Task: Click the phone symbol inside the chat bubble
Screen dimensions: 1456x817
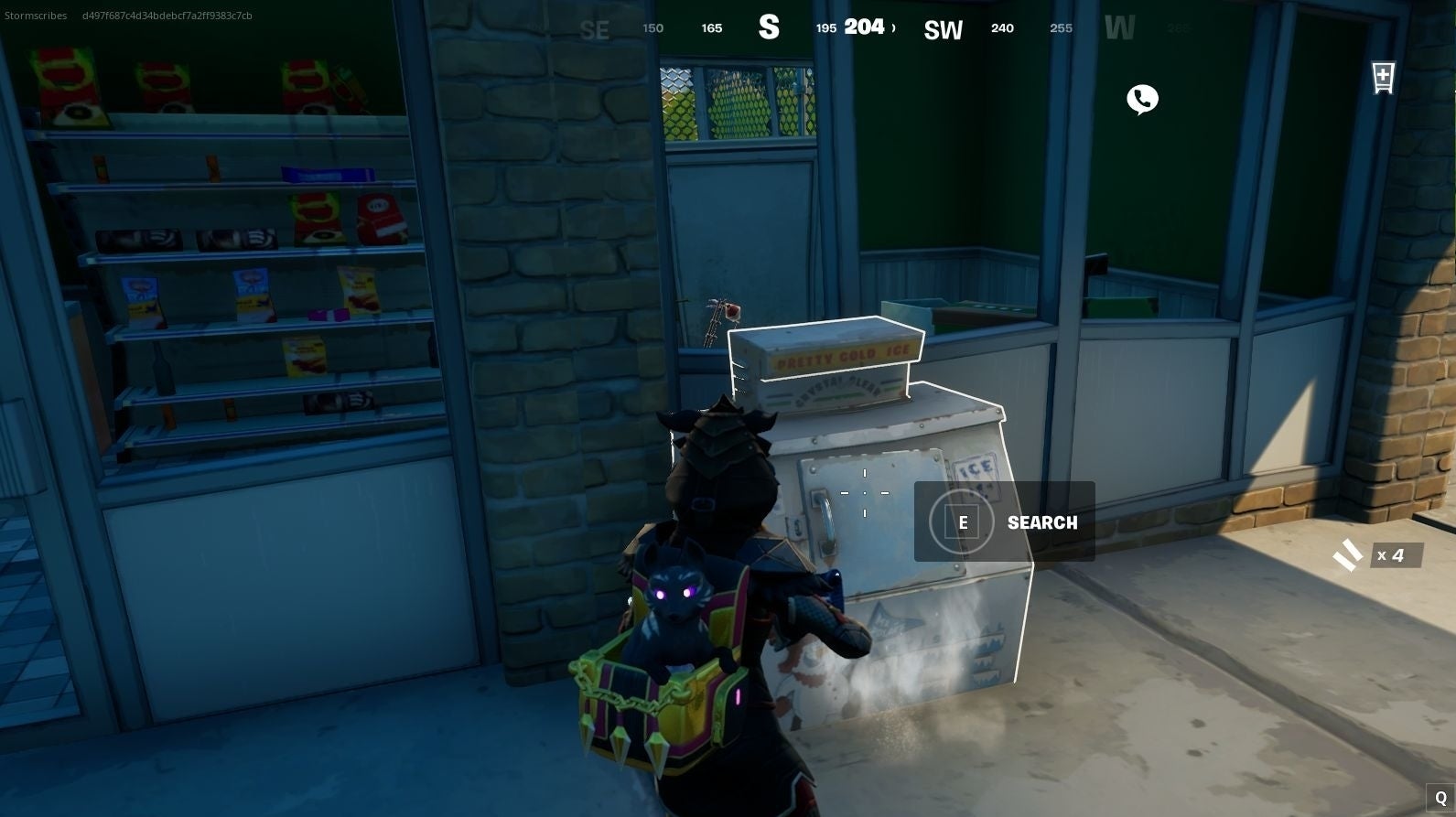Action: [x=1141, y=97]
